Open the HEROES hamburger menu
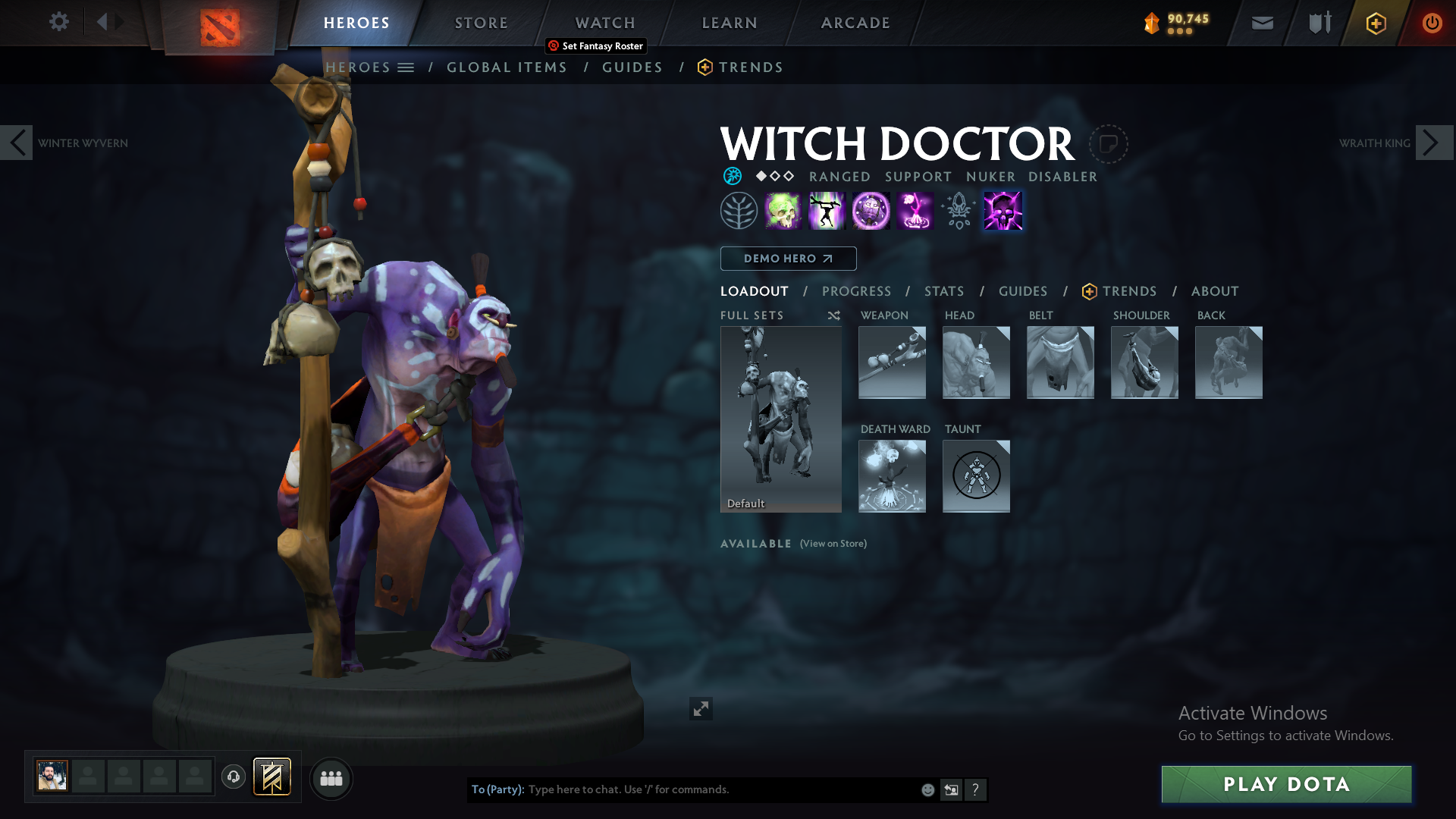The width and height of the screenshot is (1456, 819). click(x=407, y=67)
